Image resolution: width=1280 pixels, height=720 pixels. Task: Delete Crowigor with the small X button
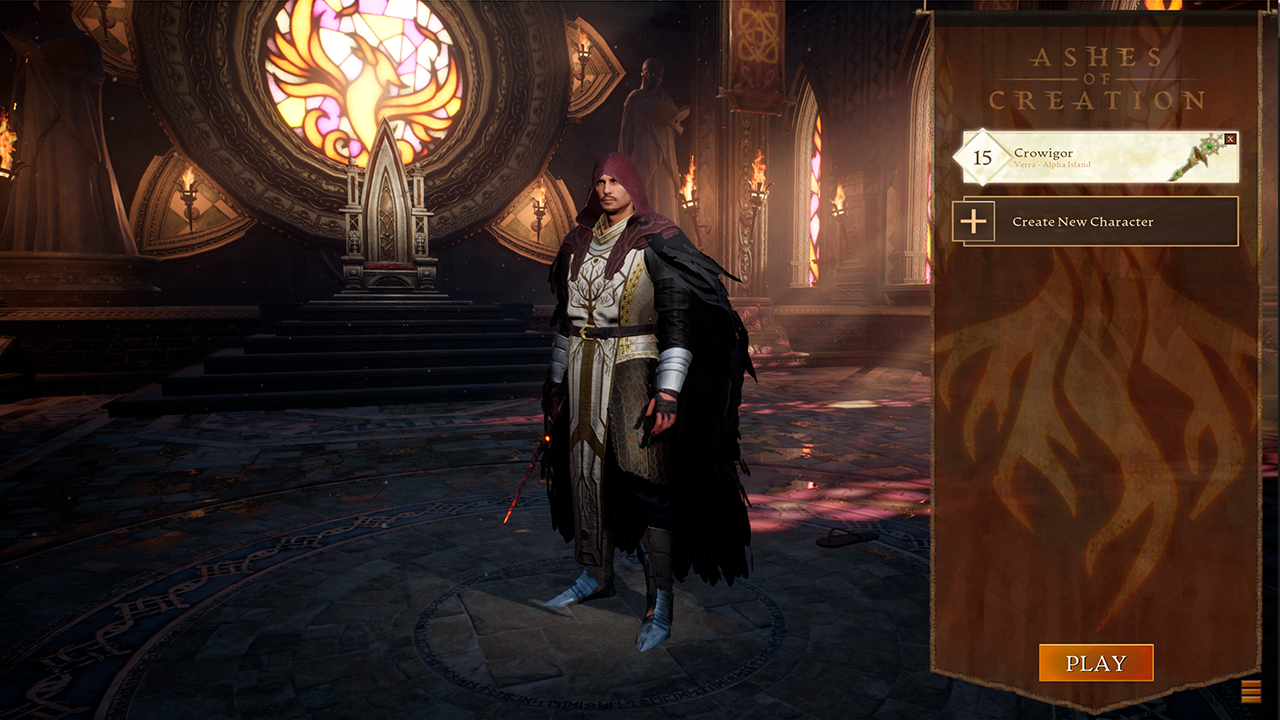point(1230,139)
